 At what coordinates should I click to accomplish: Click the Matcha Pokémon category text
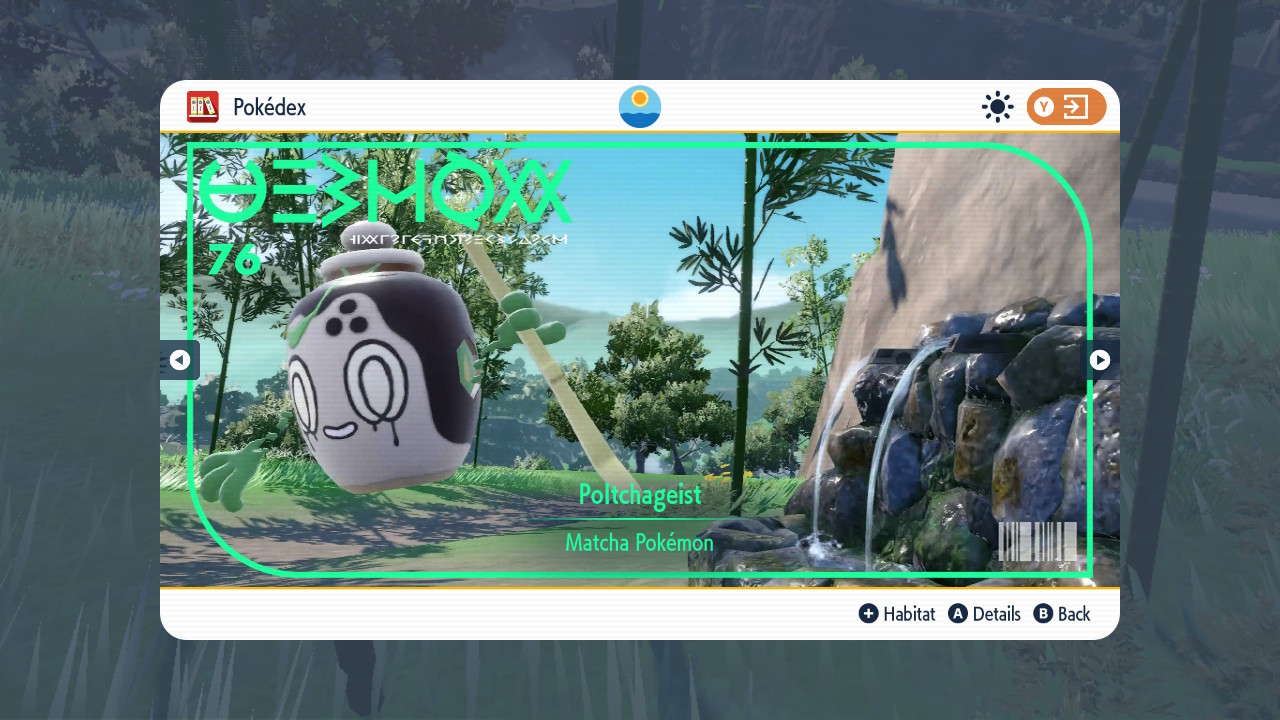coord(640,542)
